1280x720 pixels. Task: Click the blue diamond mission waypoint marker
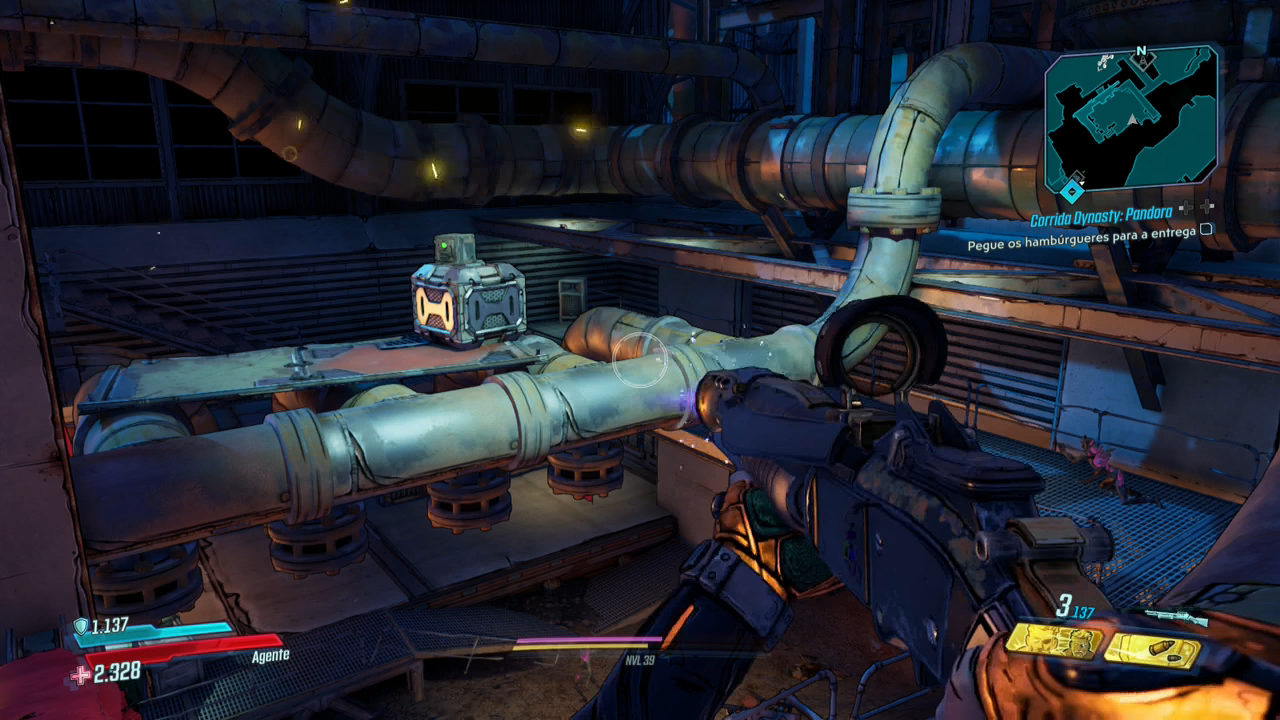point(1072,189)
